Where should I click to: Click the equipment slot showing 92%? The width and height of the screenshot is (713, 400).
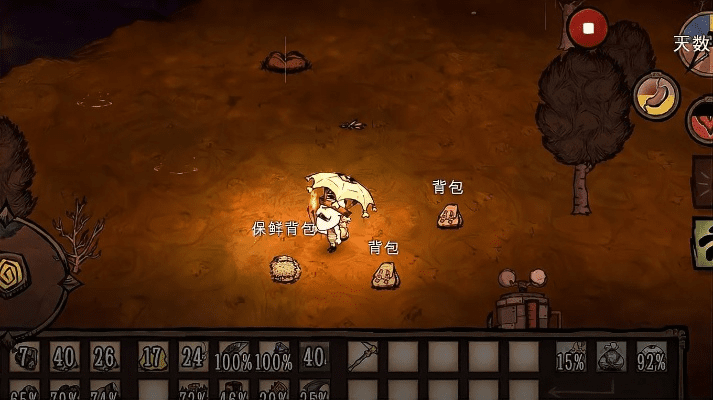(651, 357)
